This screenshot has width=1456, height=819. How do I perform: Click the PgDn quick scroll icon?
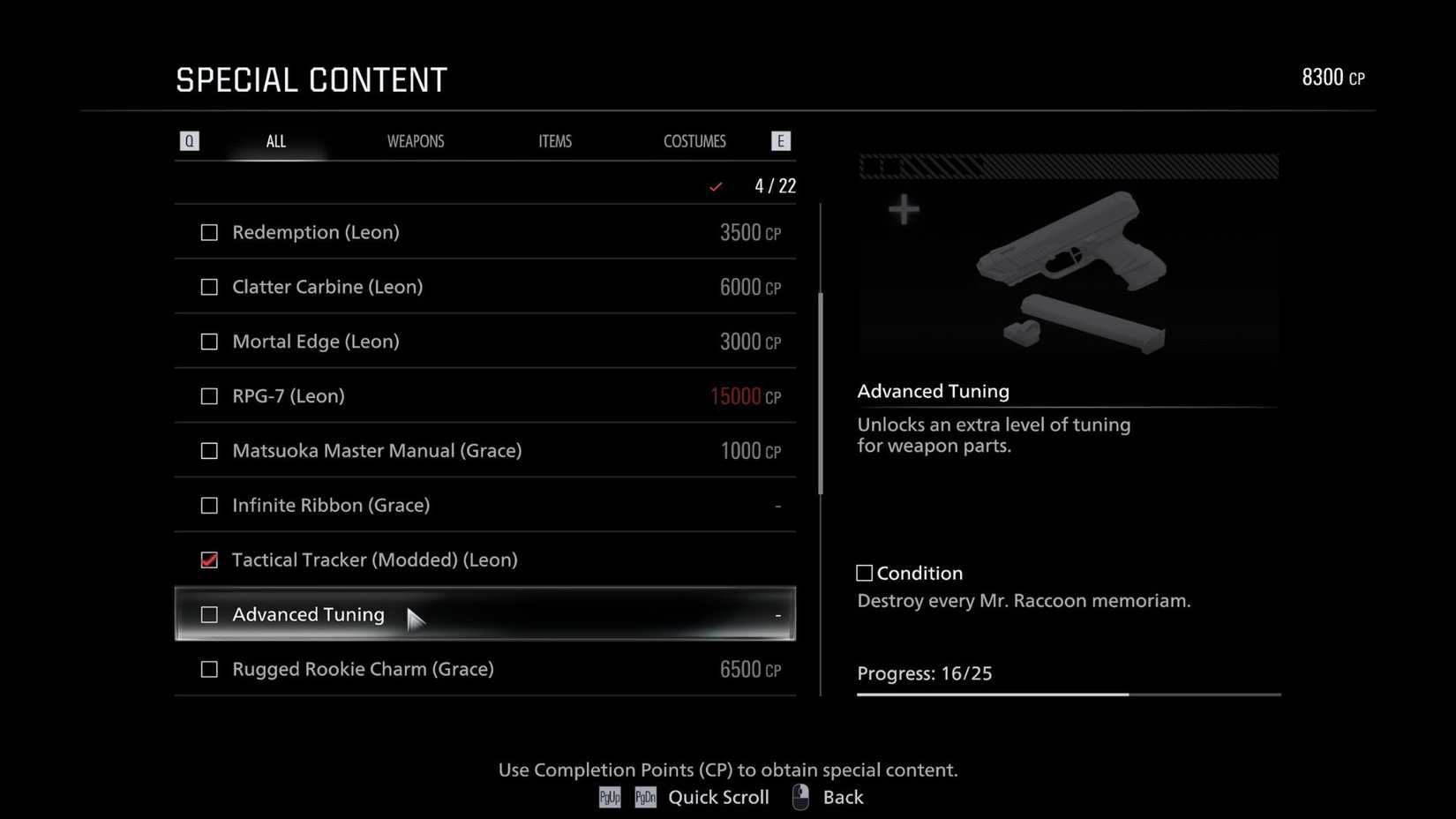click(645, 797)
